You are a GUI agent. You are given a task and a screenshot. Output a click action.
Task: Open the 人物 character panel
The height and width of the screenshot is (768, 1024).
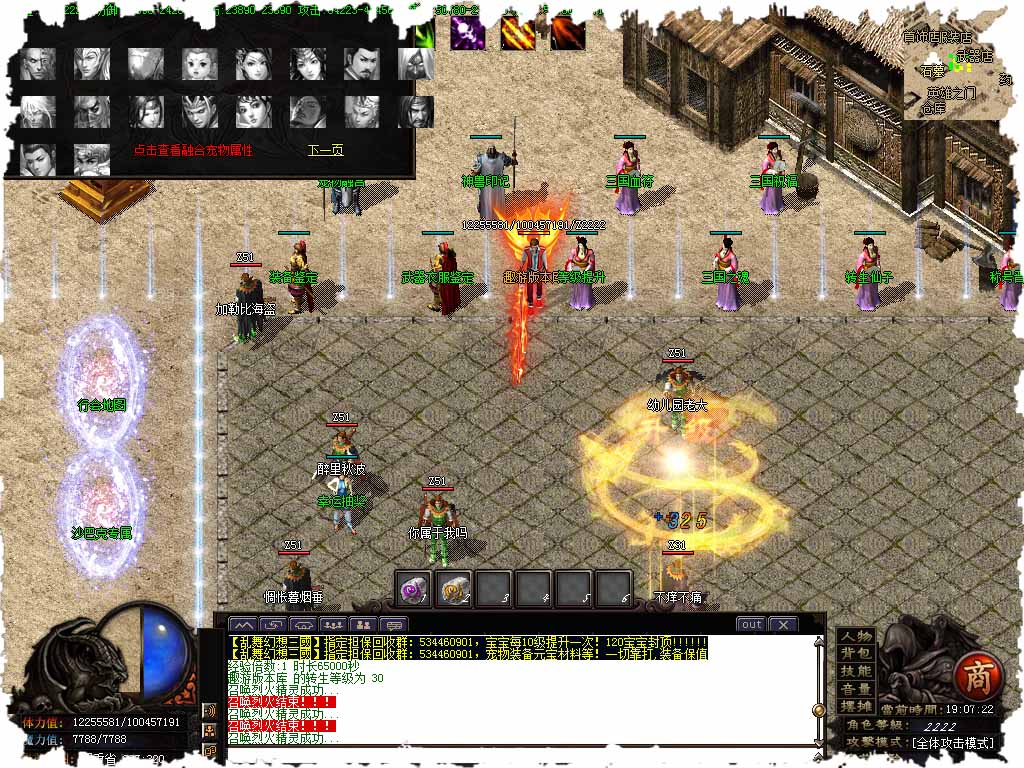[856, 636]
